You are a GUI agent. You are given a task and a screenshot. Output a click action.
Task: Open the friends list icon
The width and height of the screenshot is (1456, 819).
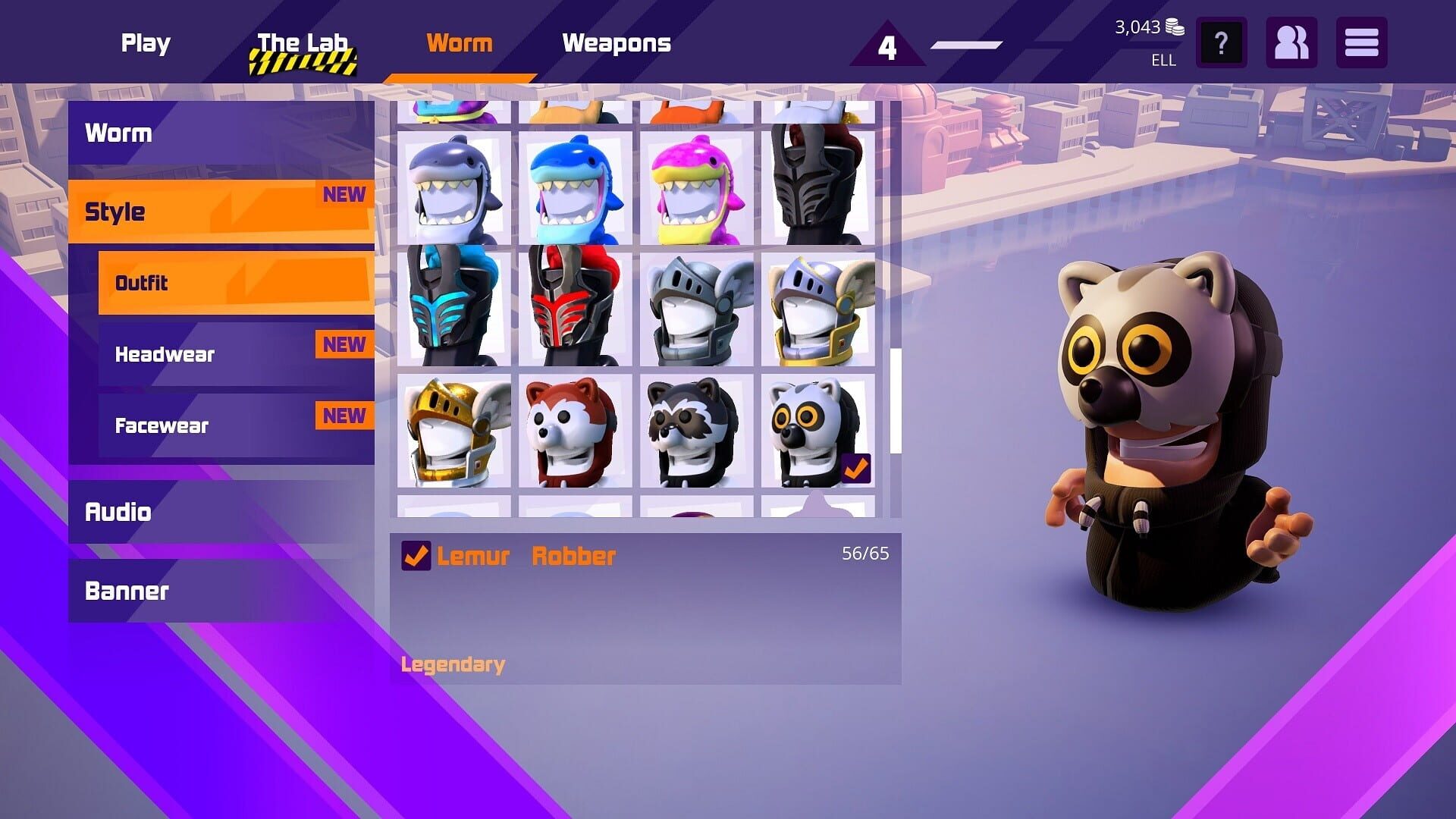click(x=1291, y=43)
